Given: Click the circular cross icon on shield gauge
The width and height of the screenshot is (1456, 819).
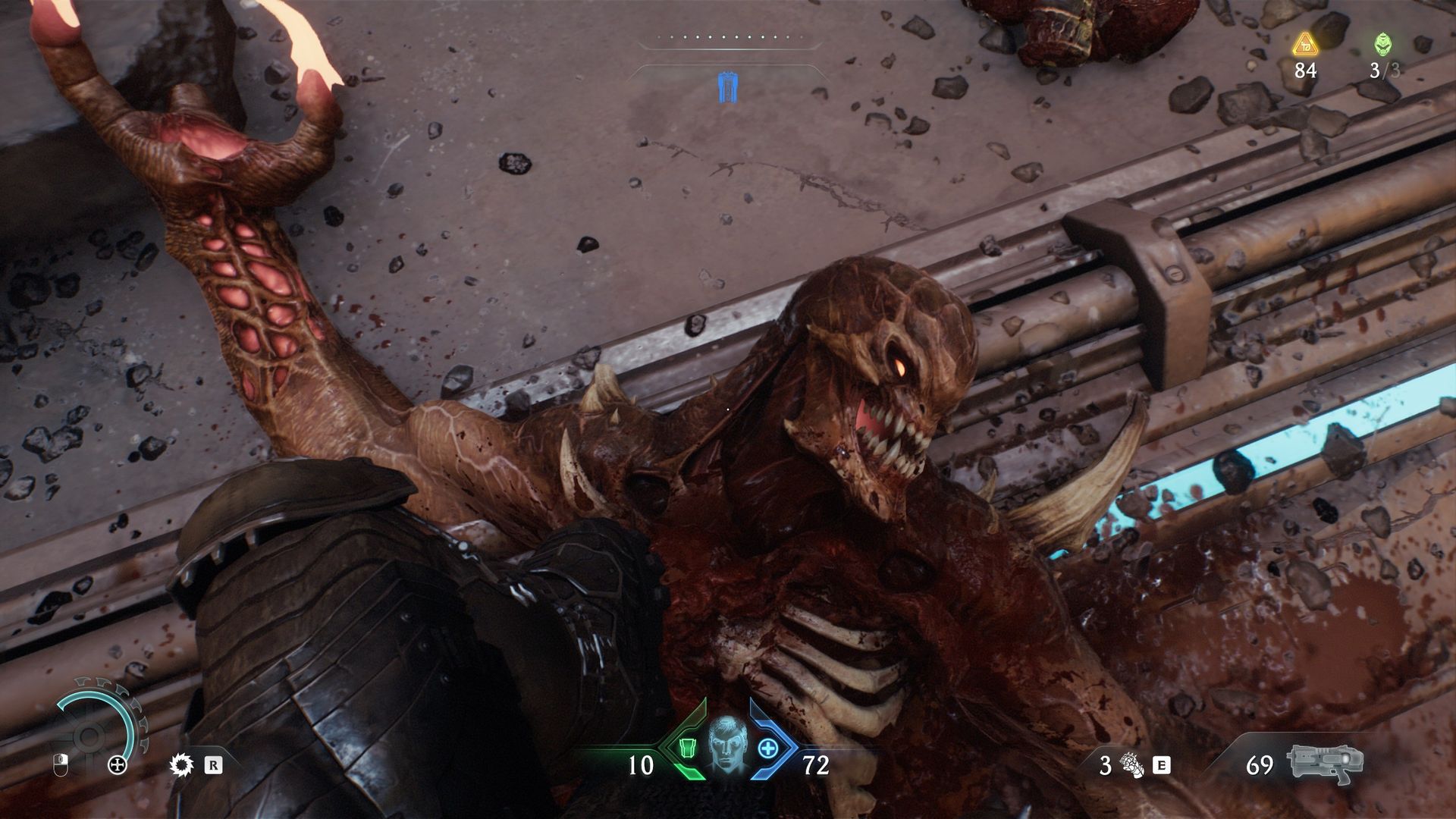Looking at the screenshot, I should coord(118,764).
